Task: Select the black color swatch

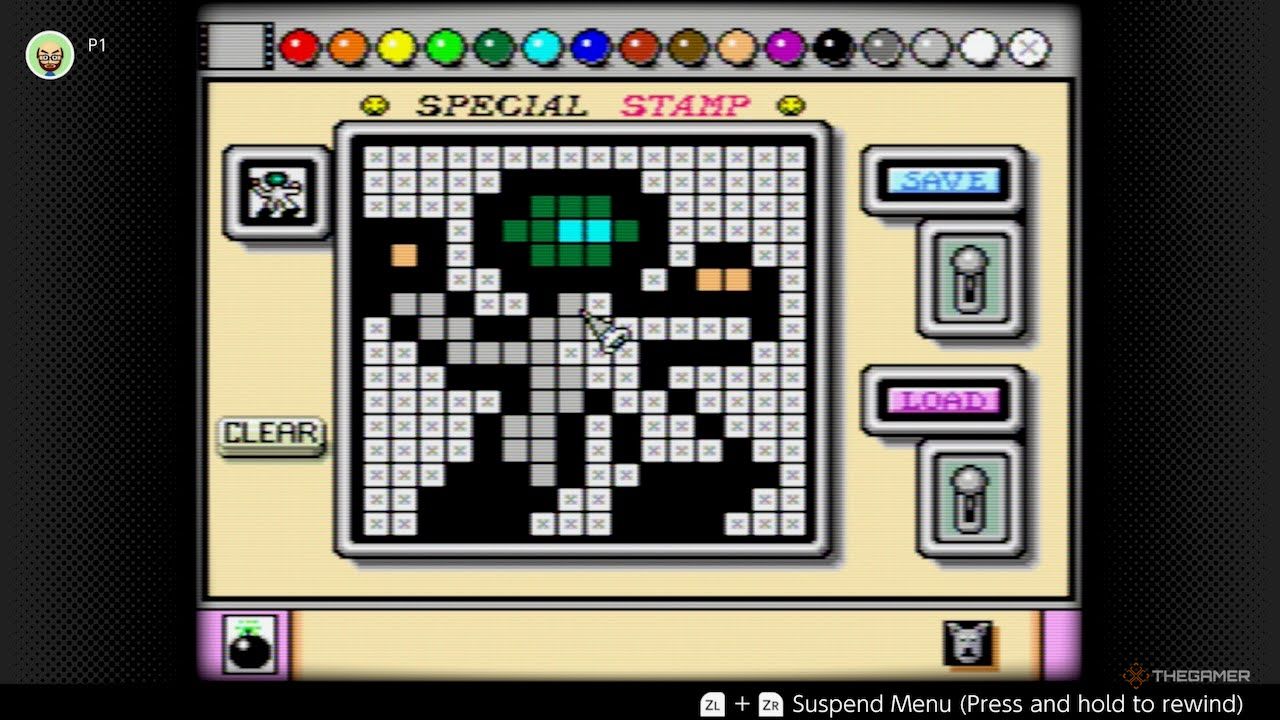Action: [x=833, y=46]
